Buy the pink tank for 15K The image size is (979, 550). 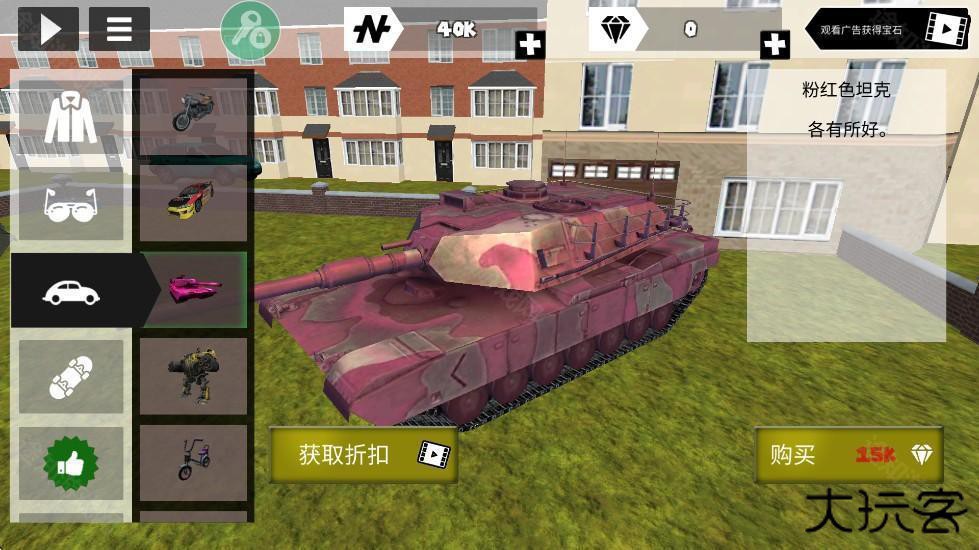(x=849, y=455)
